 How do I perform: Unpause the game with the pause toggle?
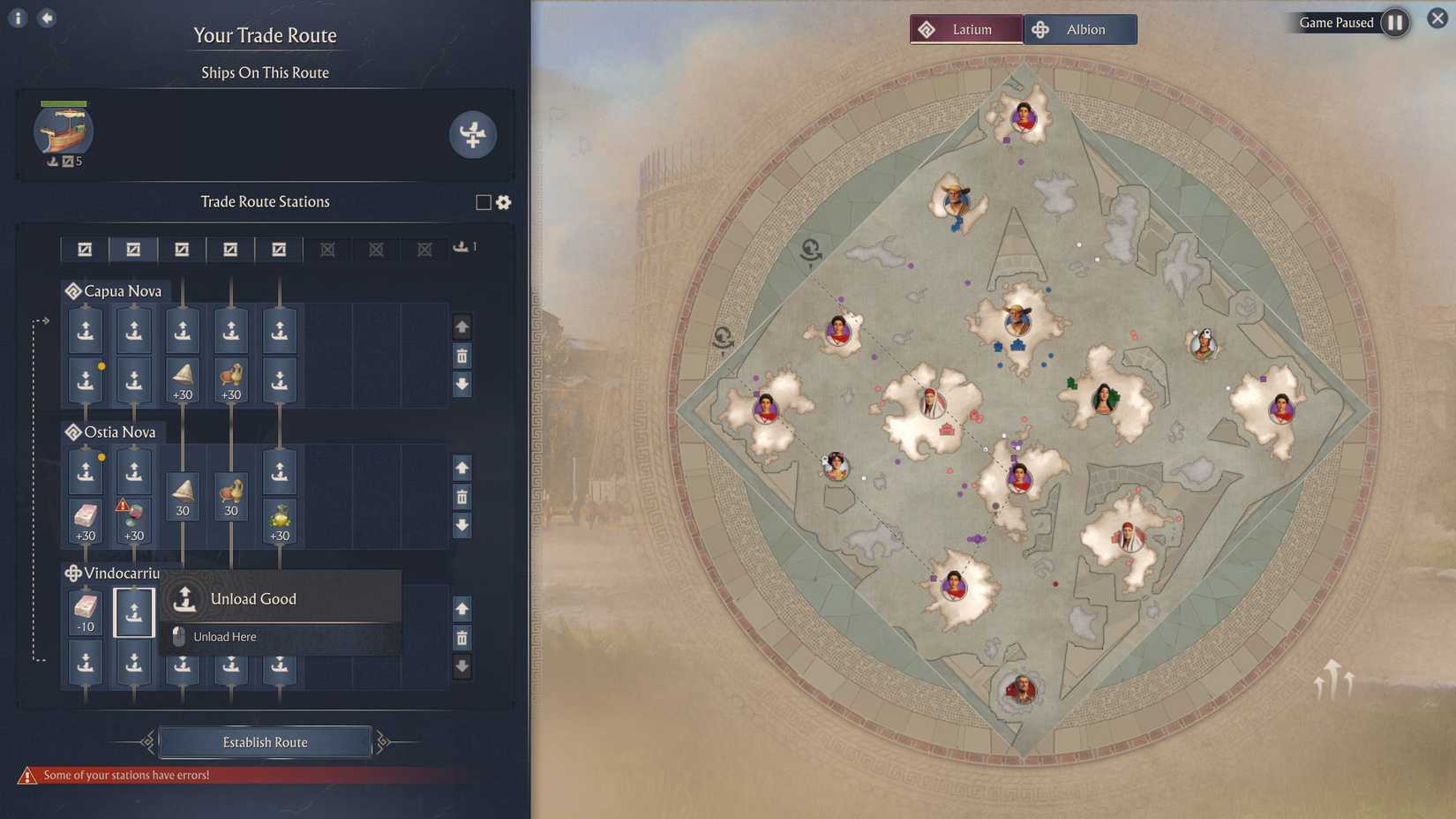[x=1395, y=23]
